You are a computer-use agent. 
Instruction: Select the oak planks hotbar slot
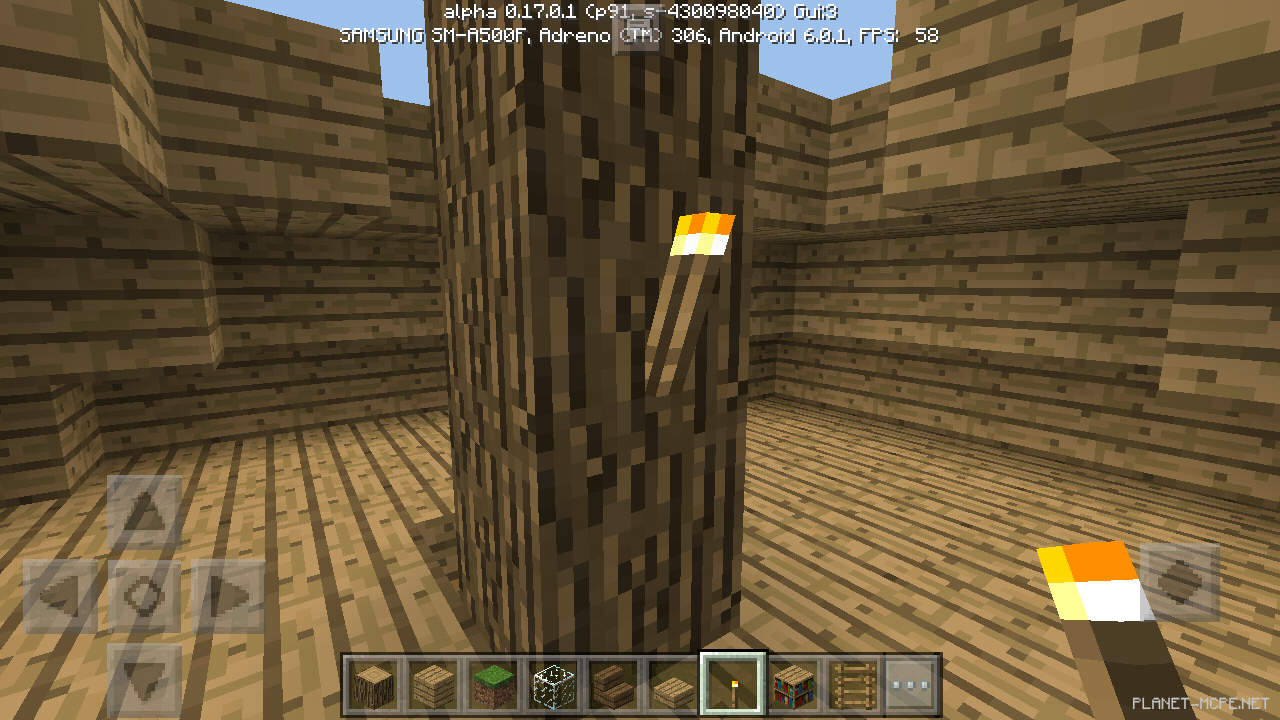[433, 684]
